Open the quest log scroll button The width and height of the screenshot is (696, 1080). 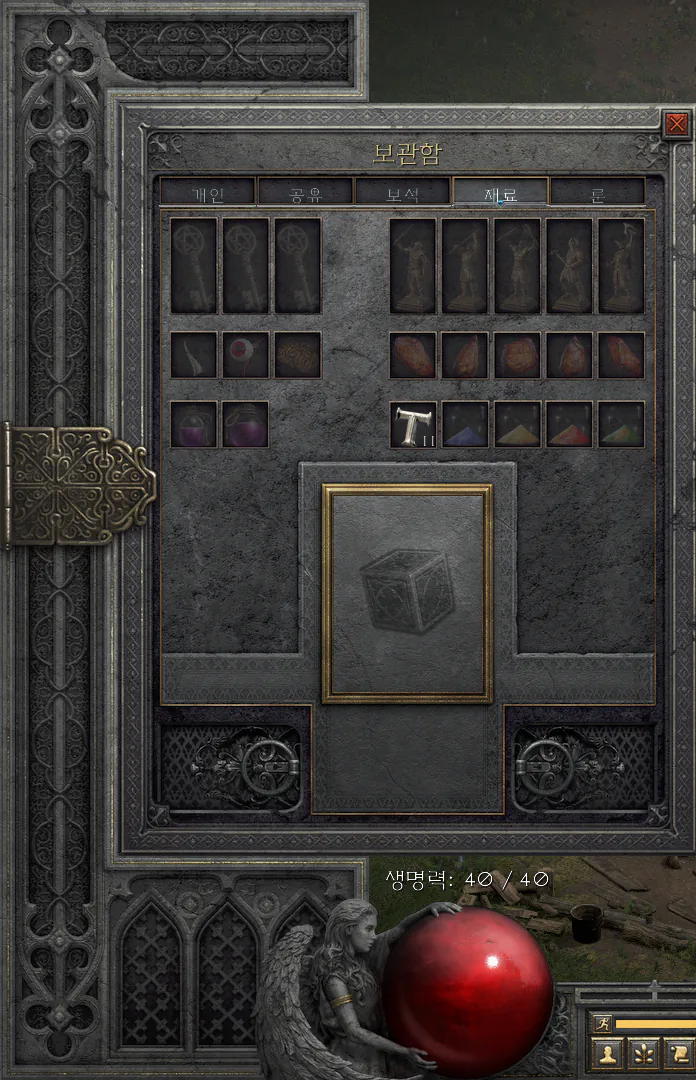click(x=678, y=1053)
